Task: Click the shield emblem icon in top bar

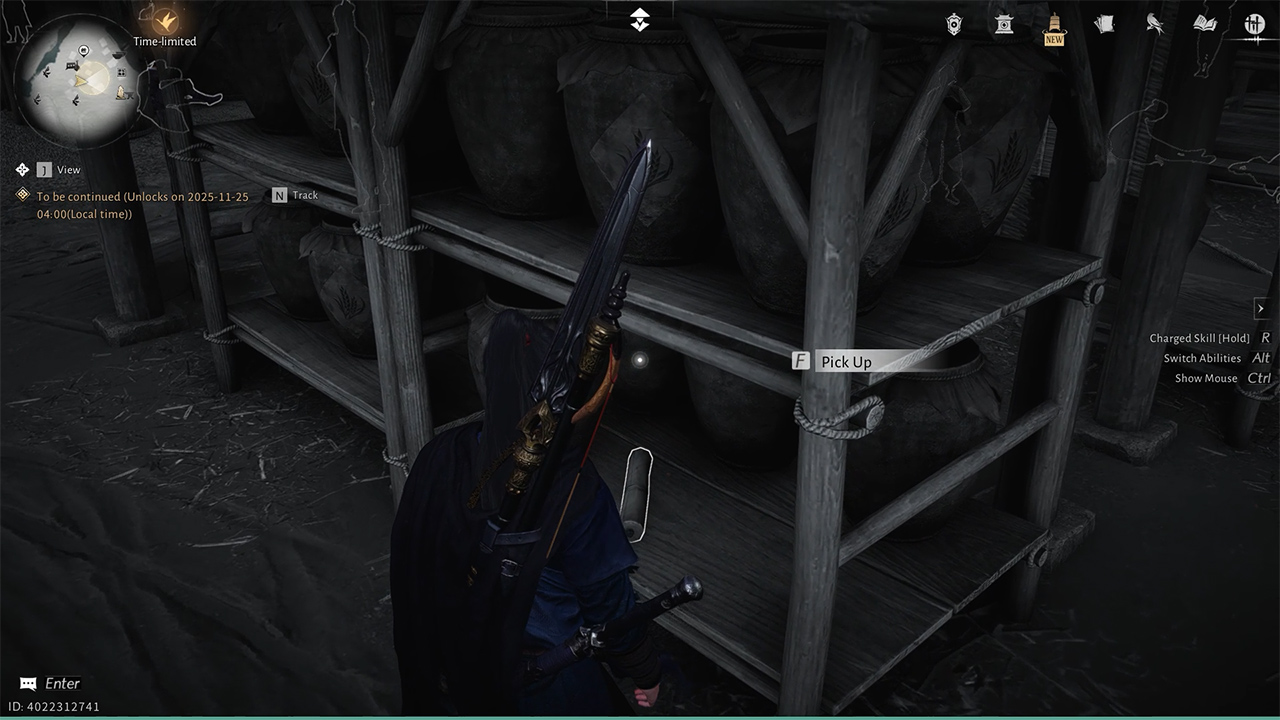Action: tap(954, 24)
